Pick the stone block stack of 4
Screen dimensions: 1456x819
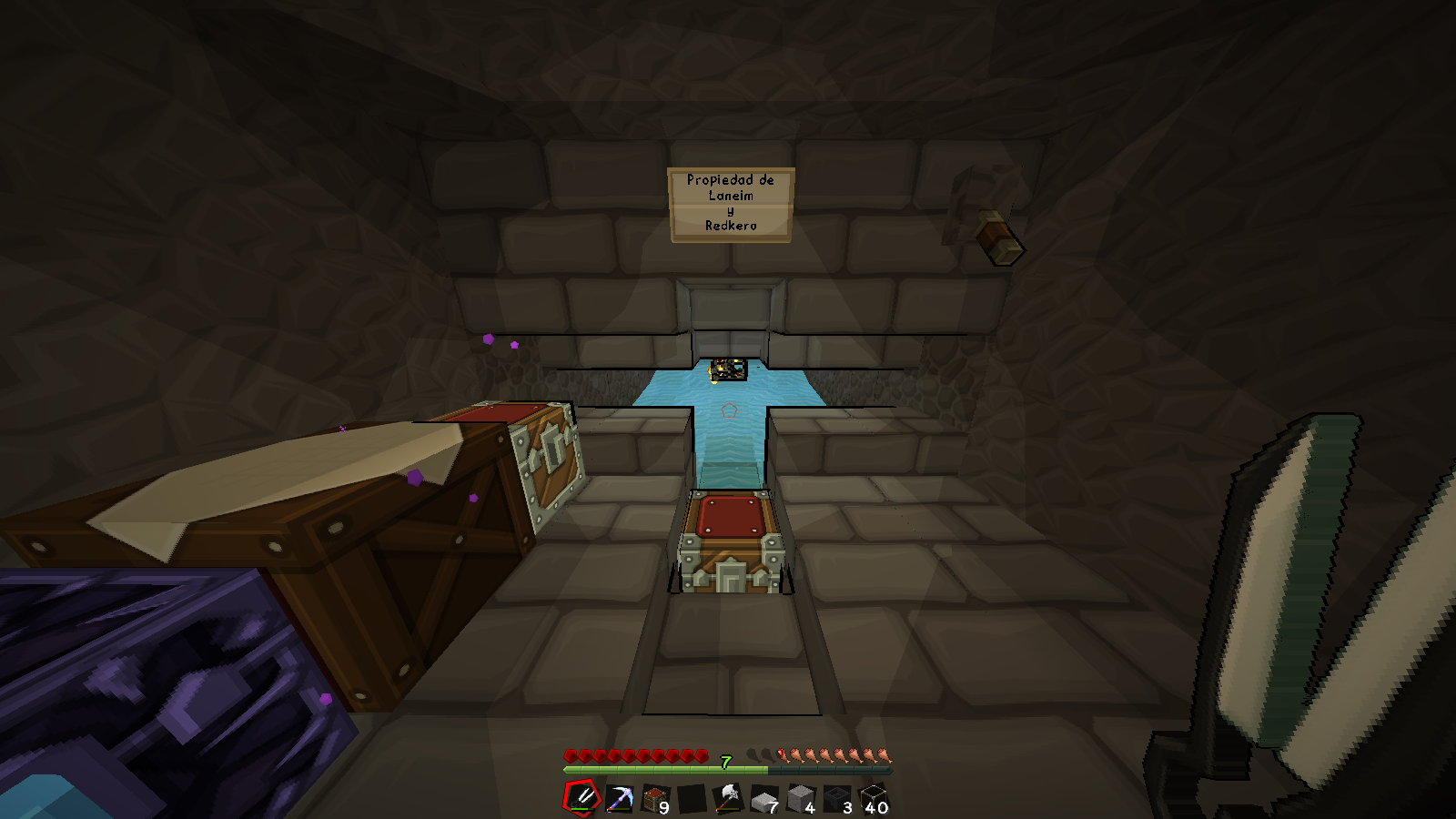pyautogui.click(x=801, y=799)
